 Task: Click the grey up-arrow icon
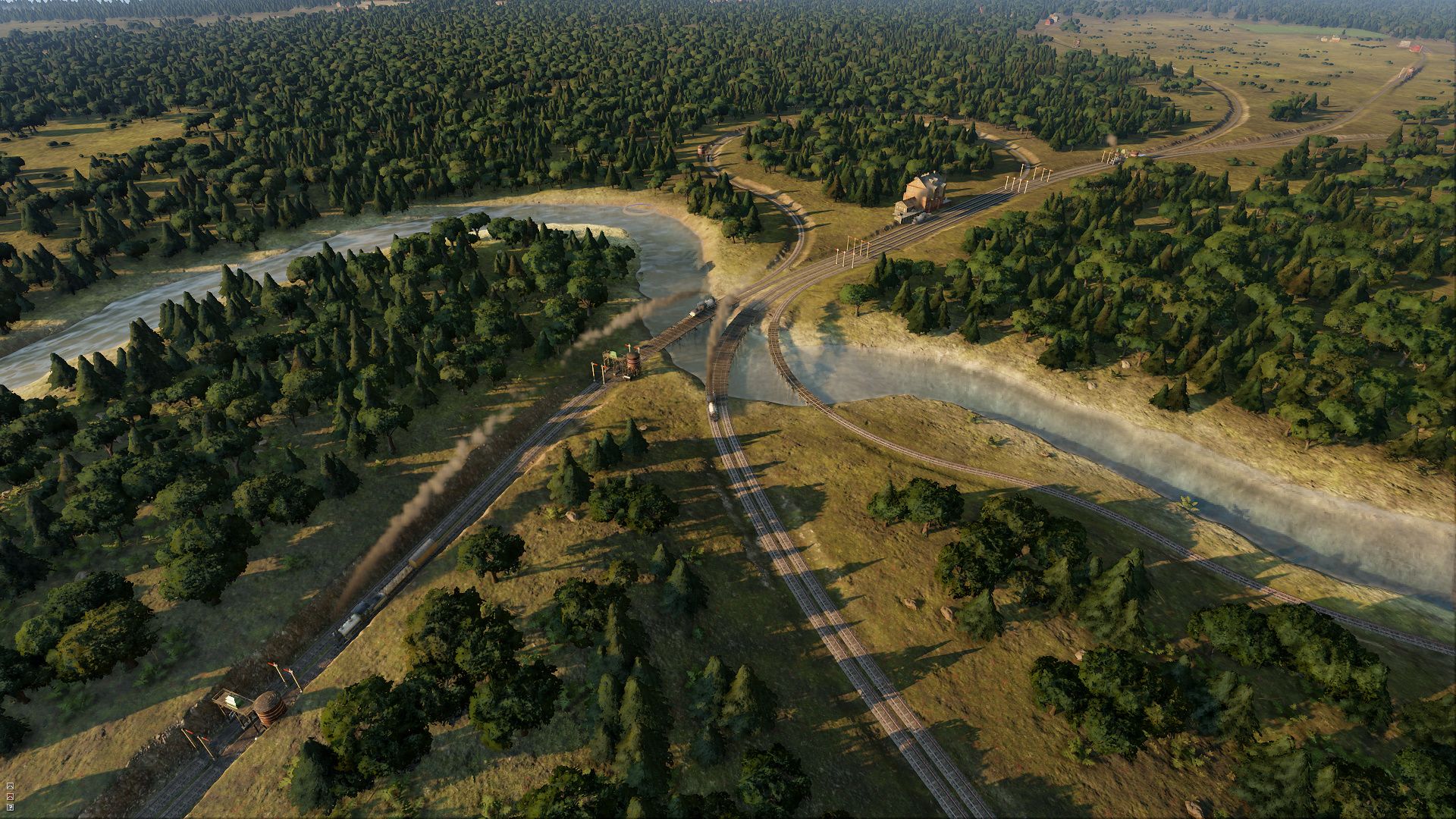[x=11, y=786]
